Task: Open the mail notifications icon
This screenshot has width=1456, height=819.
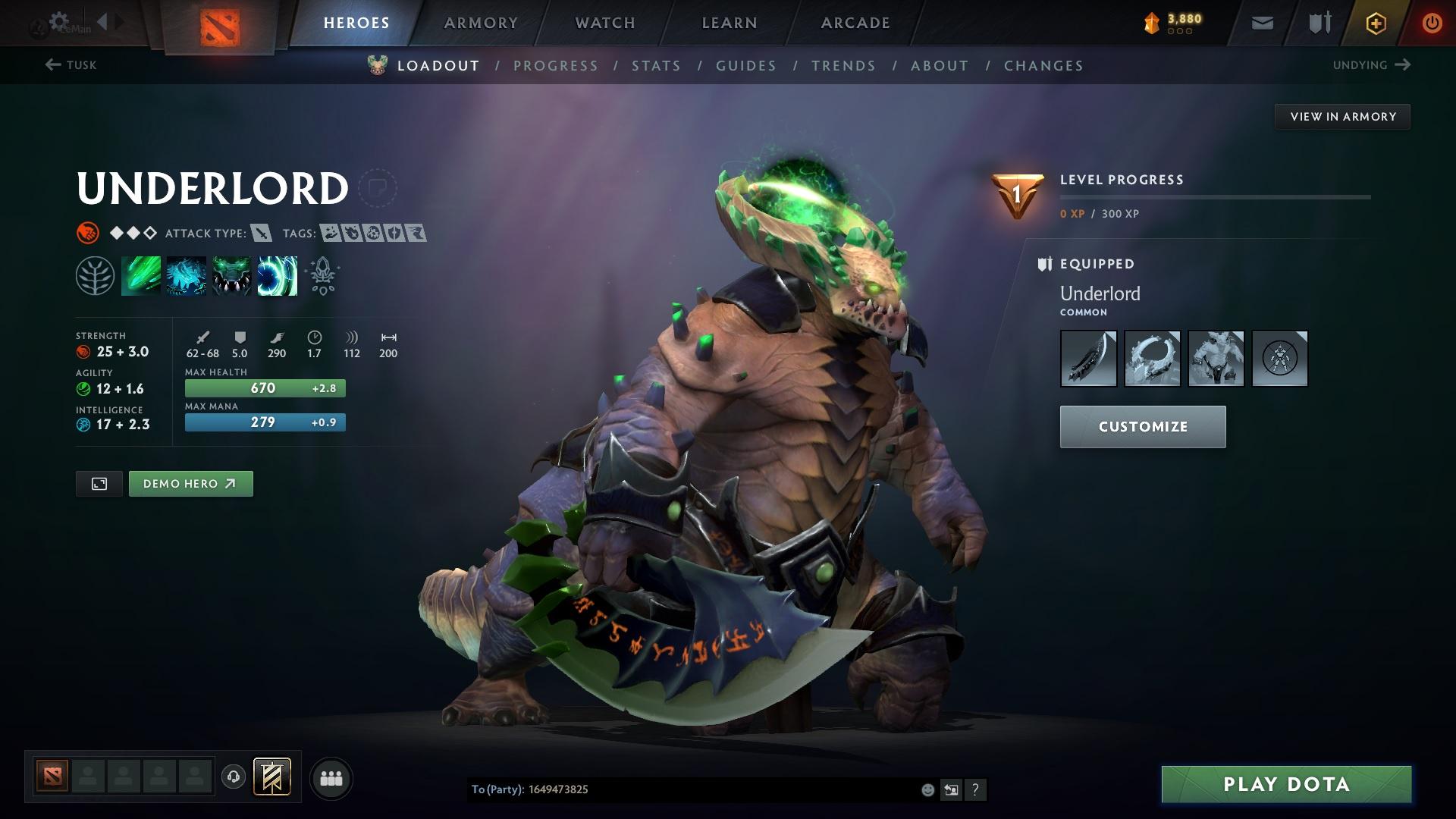Action: coord(1261,23)
